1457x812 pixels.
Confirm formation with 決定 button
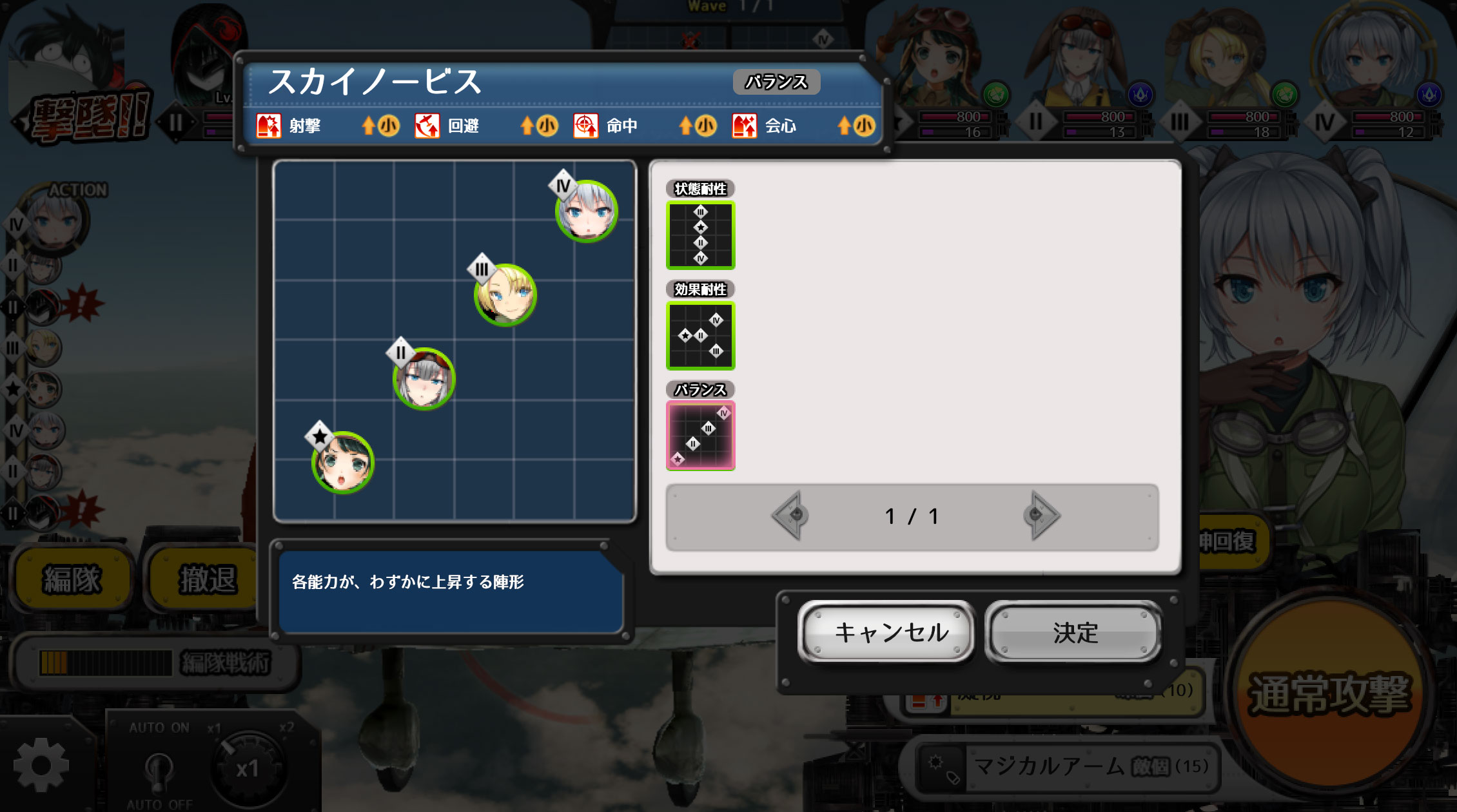point(1075,632)
